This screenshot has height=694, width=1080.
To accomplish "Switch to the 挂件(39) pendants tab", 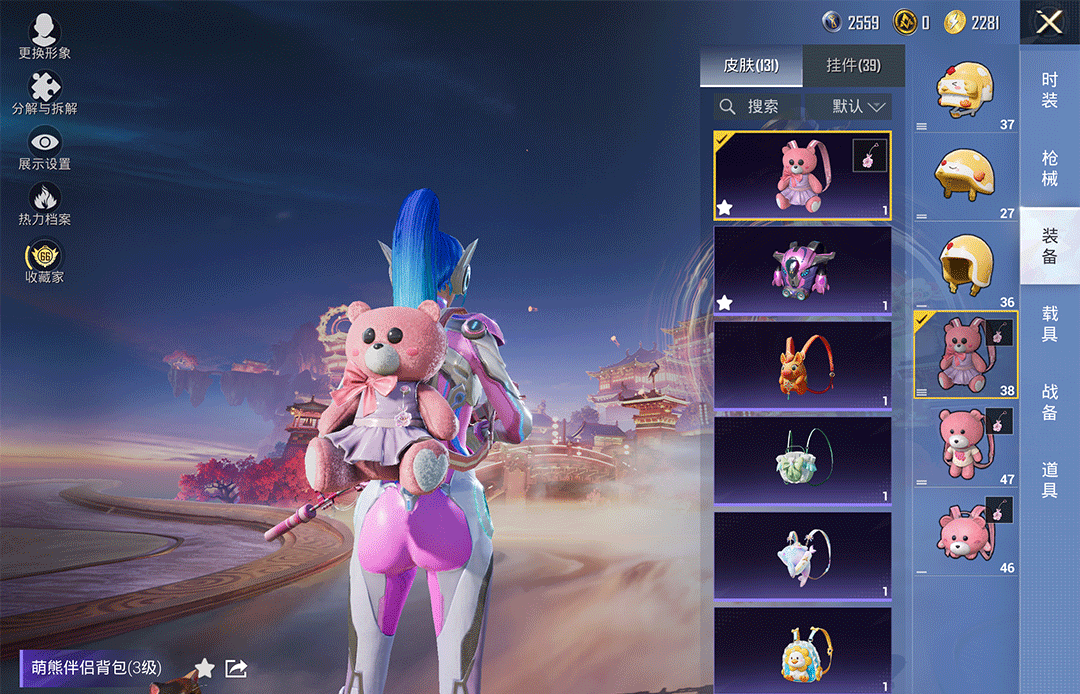I will pyautogui.click(x=853, y=66).
